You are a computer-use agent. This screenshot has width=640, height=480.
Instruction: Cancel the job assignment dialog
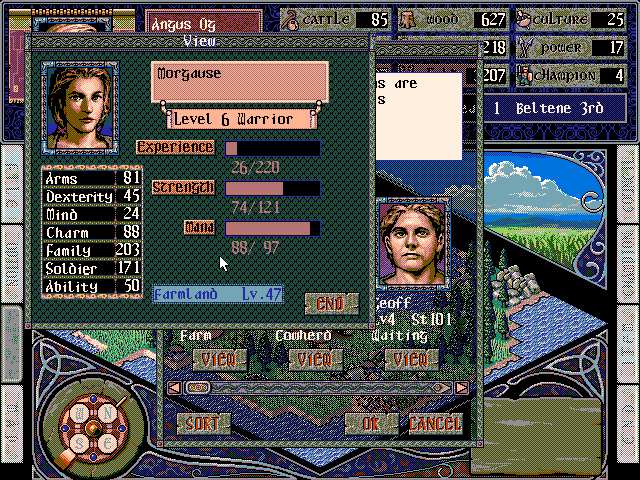436,423
